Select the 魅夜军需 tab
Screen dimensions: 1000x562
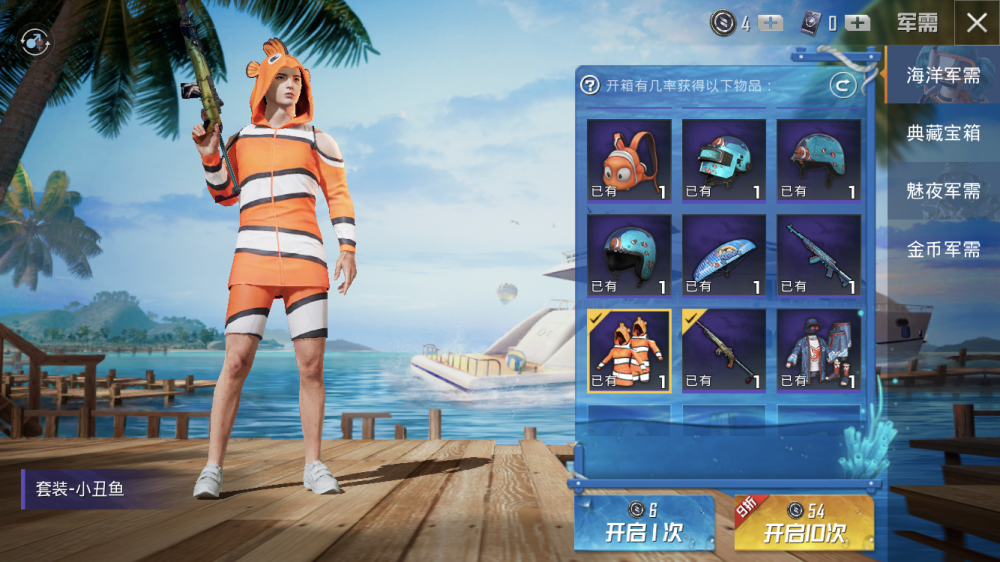(x=942, y=191)
